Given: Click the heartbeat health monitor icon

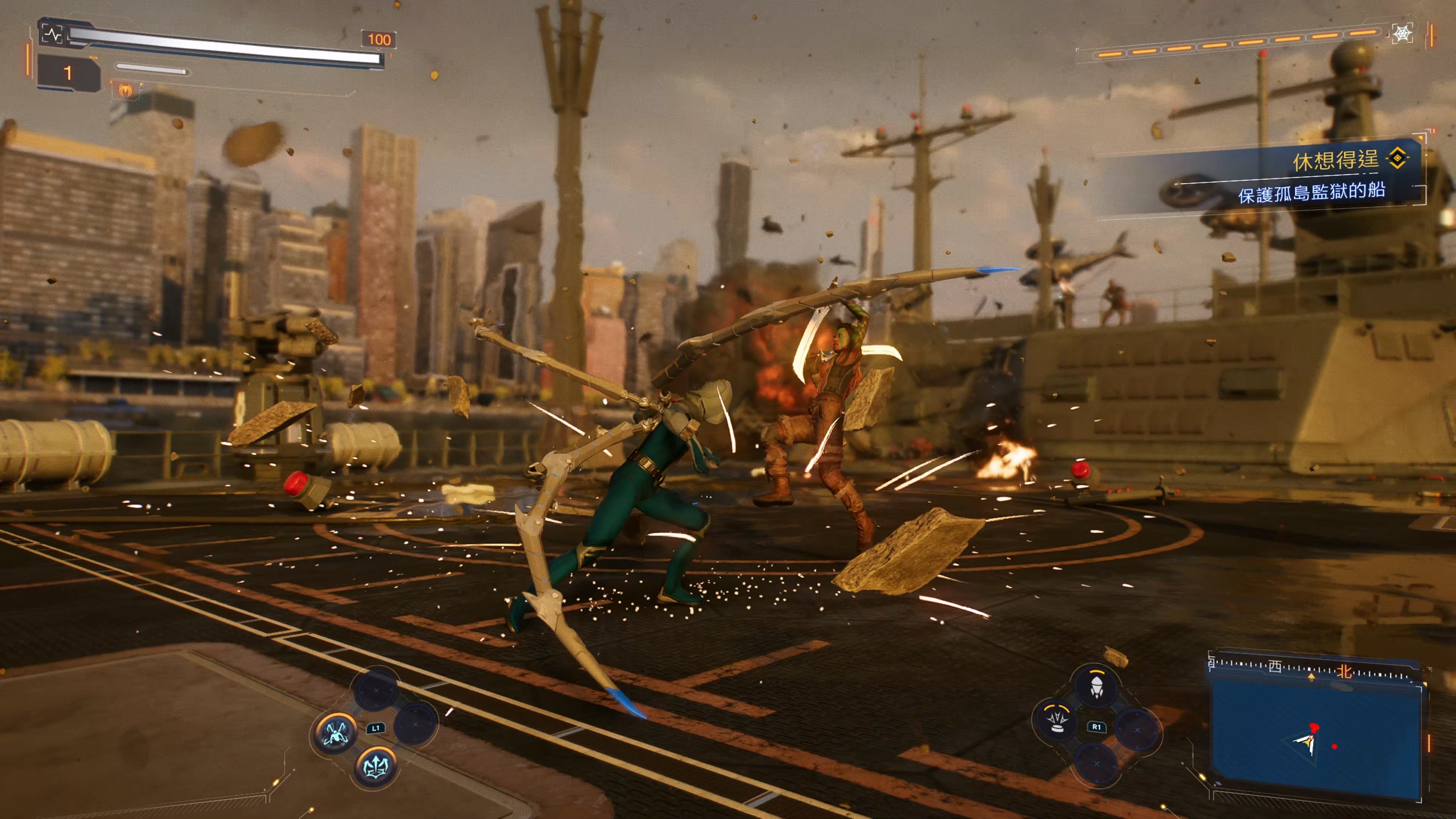Looking at the screenshot, I should [53, 35].
